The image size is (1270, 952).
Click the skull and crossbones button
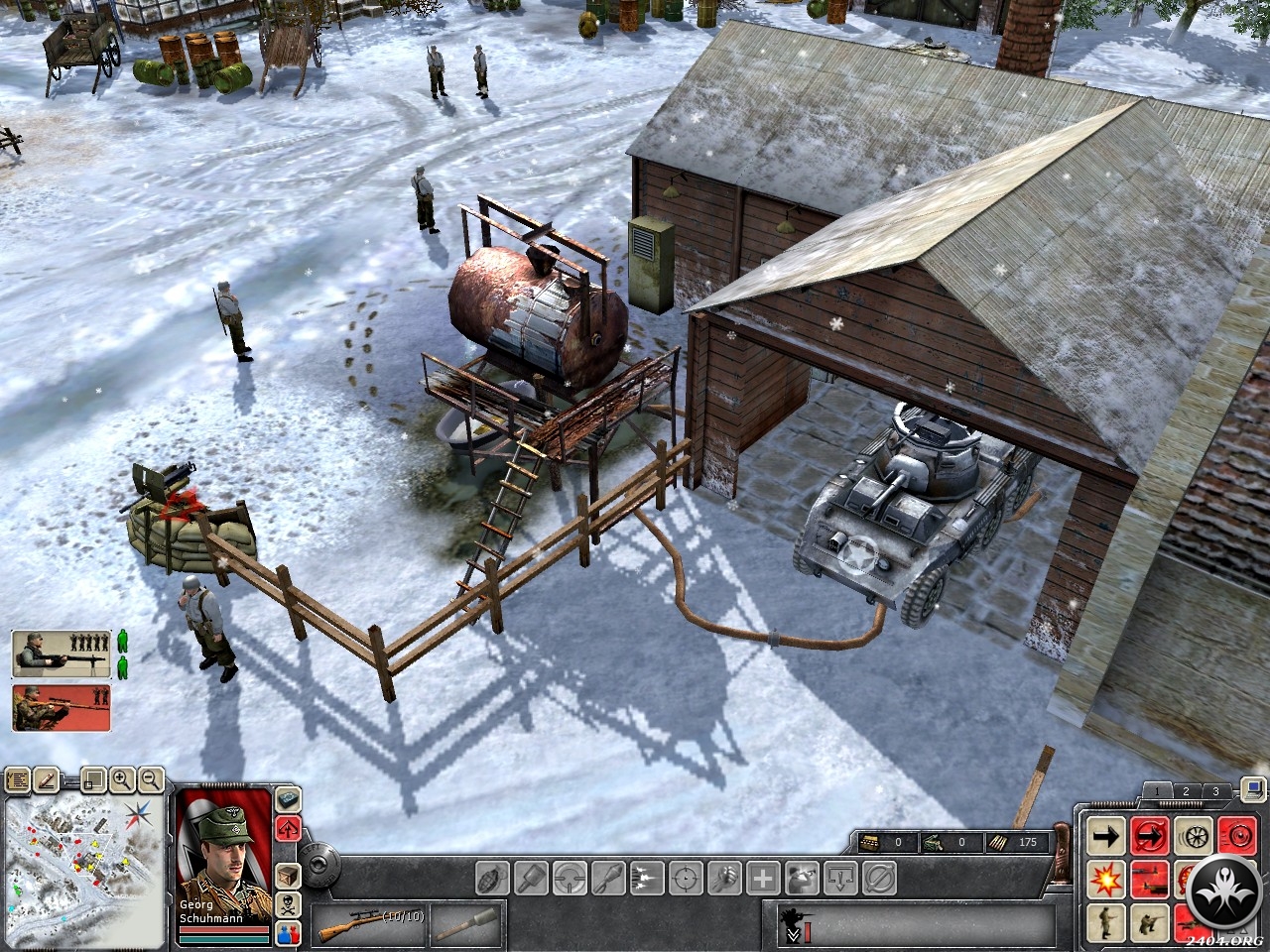point(288,904)
